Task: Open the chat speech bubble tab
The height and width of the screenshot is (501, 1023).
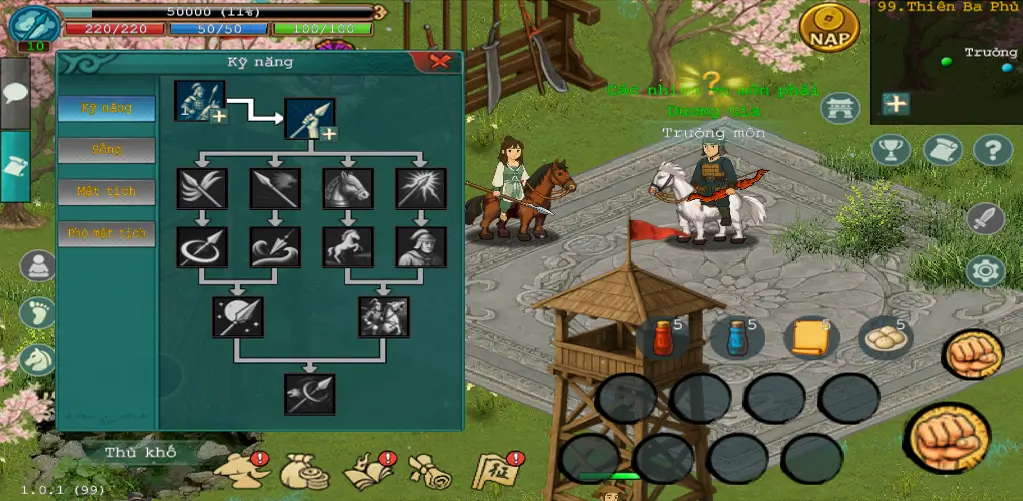Action: 14,93
